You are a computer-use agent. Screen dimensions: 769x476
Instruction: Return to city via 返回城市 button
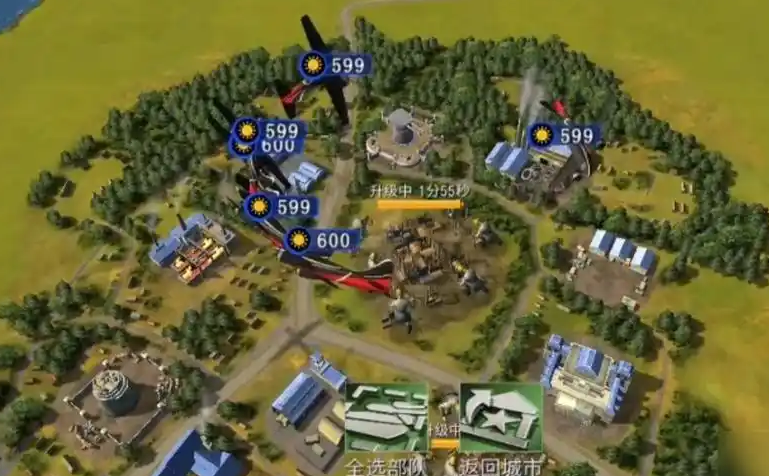[500, 420]
